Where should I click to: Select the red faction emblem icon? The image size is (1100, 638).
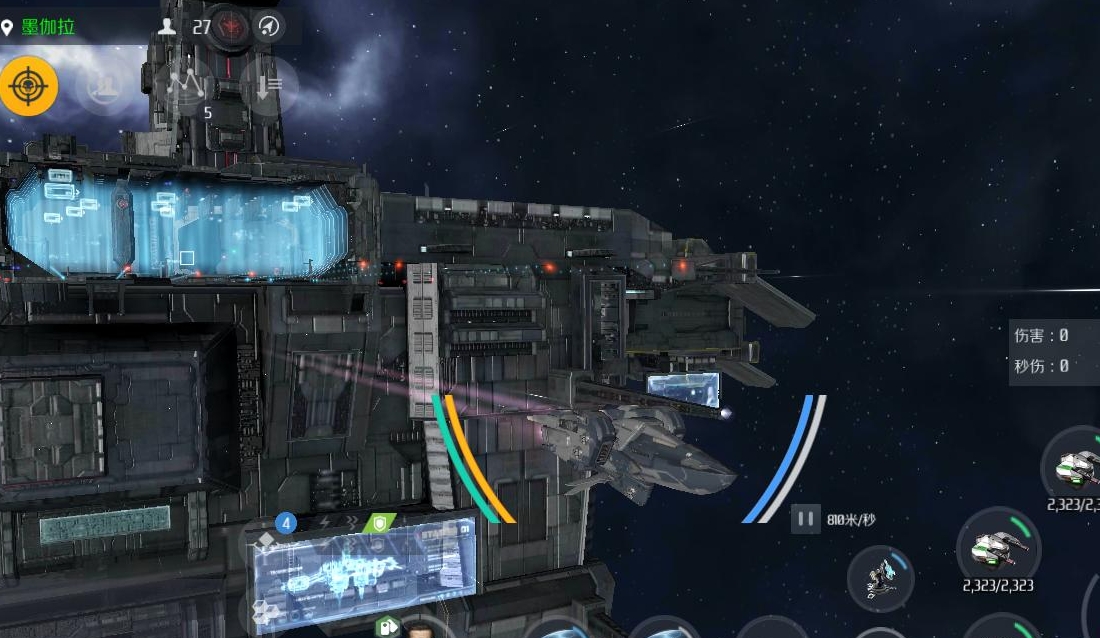pyautogui.click(x=232, y=26)
